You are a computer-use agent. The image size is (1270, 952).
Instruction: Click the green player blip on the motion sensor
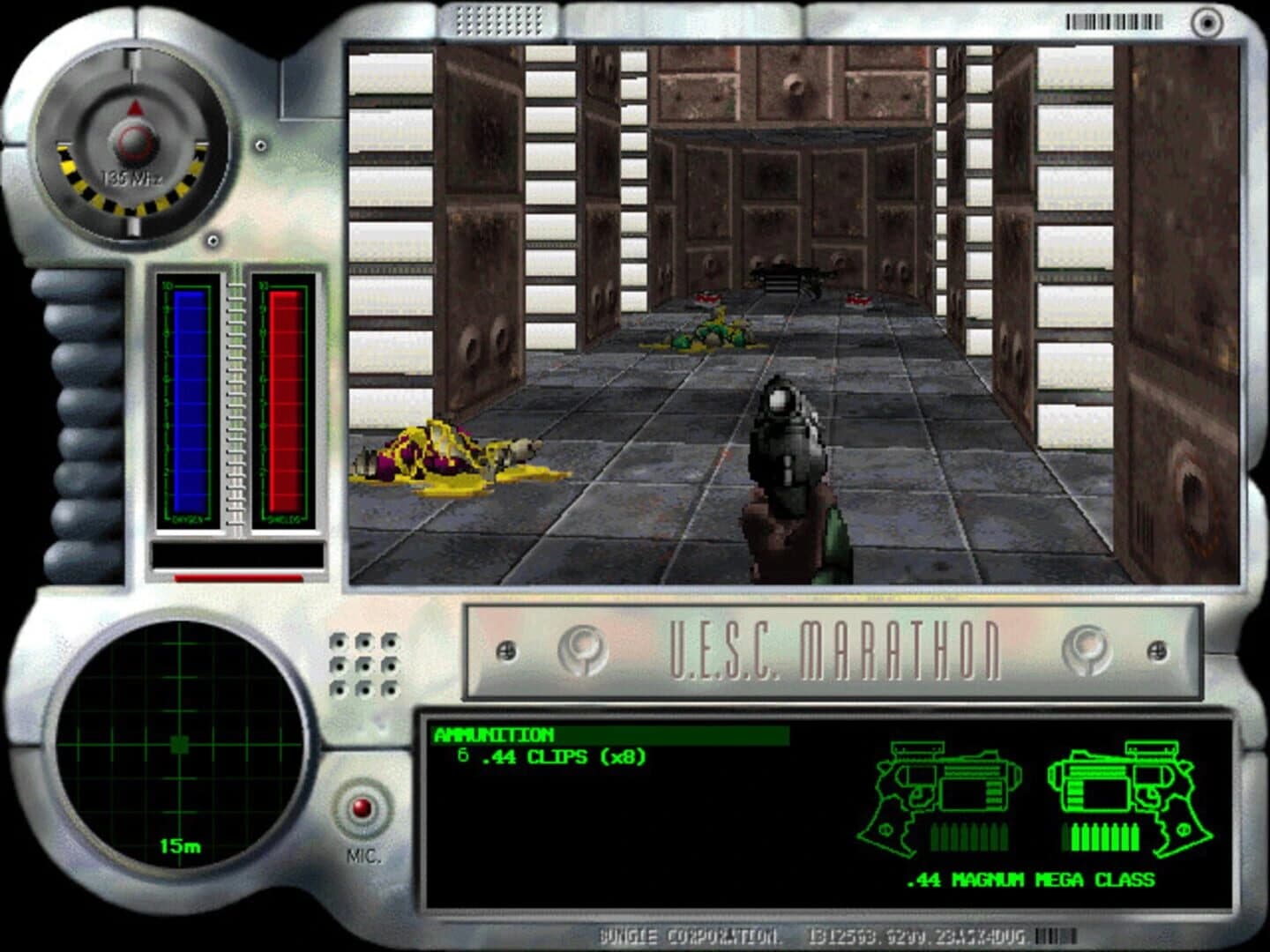[x=179, y=743]
